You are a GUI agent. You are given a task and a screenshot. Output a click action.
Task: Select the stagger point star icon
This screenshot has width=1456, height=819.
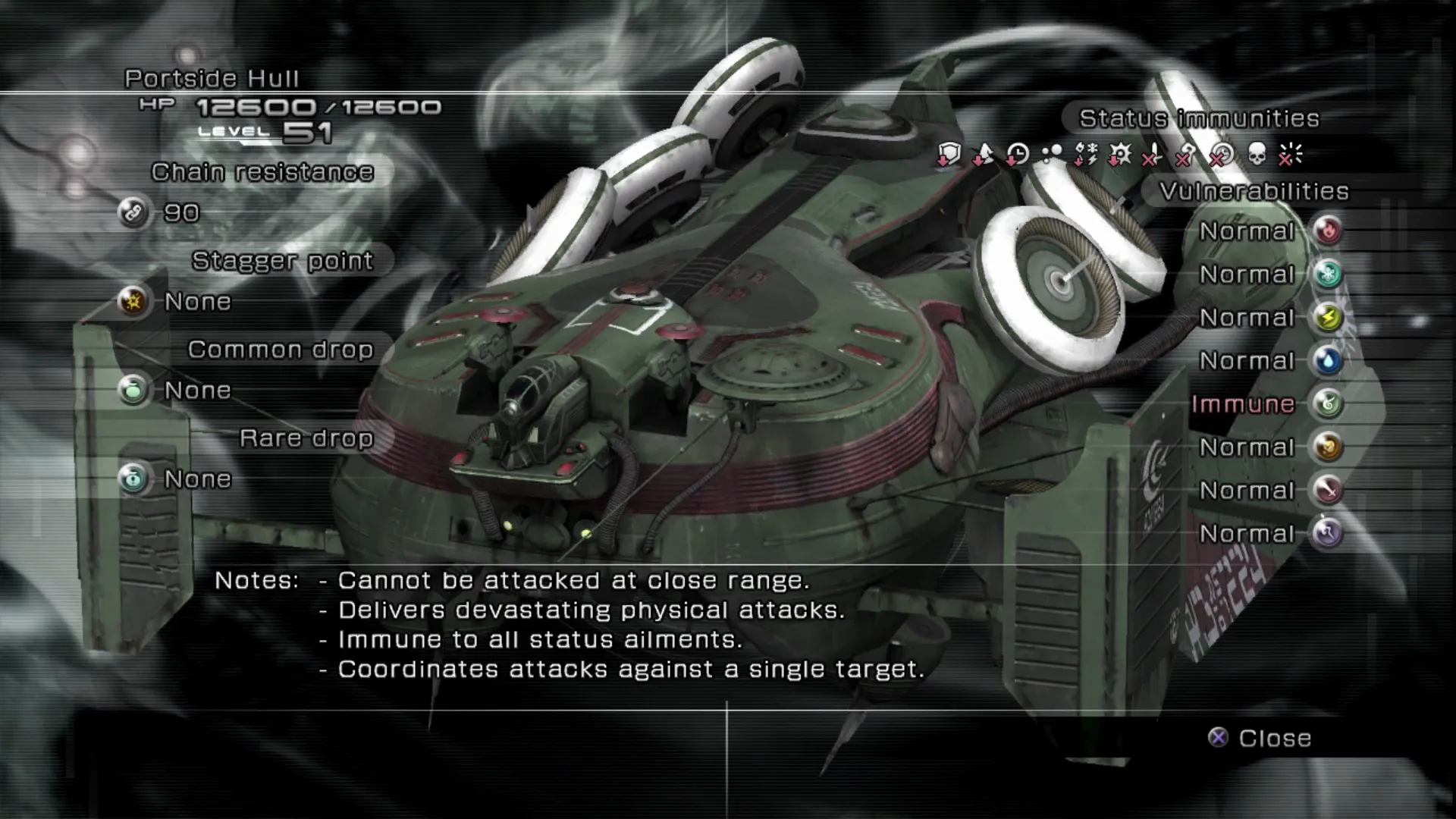133,301
